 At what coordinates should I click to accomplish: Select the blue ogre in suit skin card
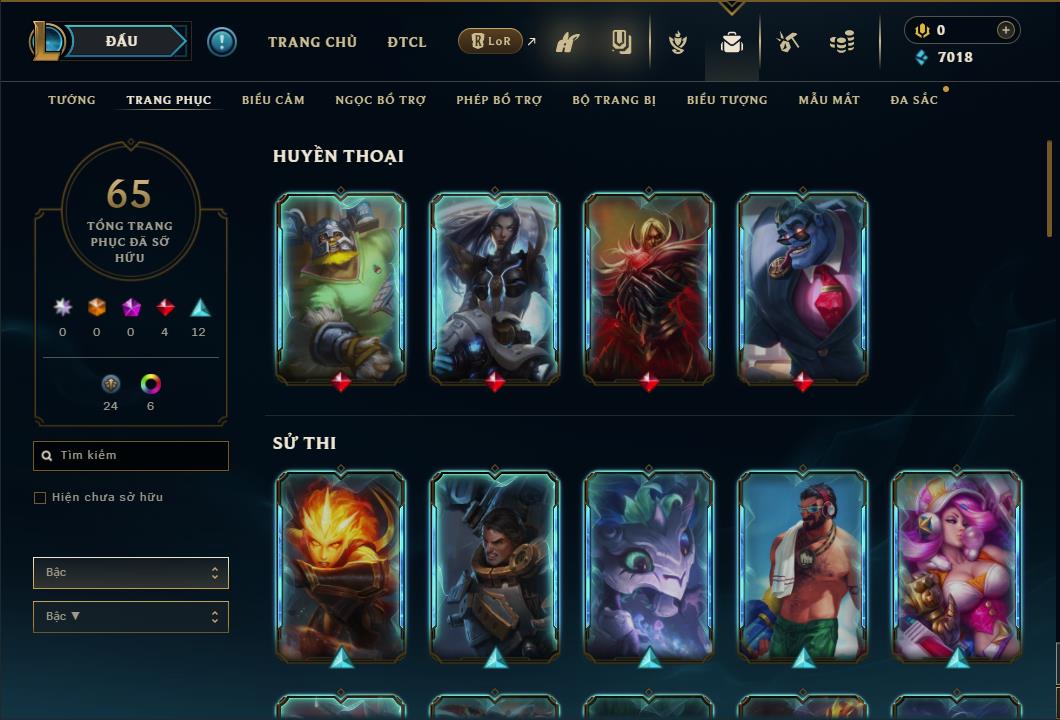pyautogui.click(x=803, y=288)
